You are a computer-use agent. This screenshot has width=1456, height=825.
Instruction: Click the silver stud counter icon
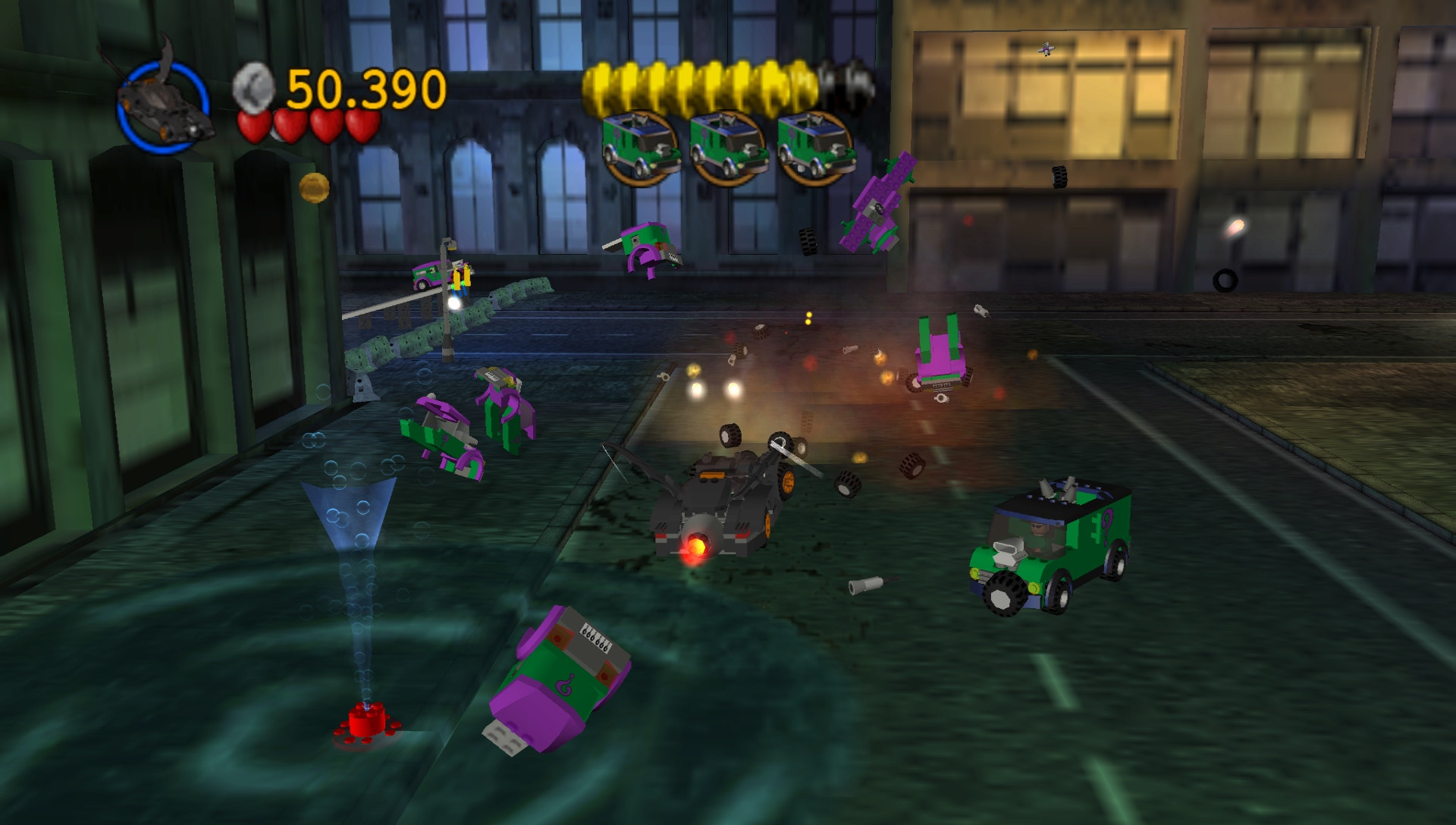click(254, 86)
